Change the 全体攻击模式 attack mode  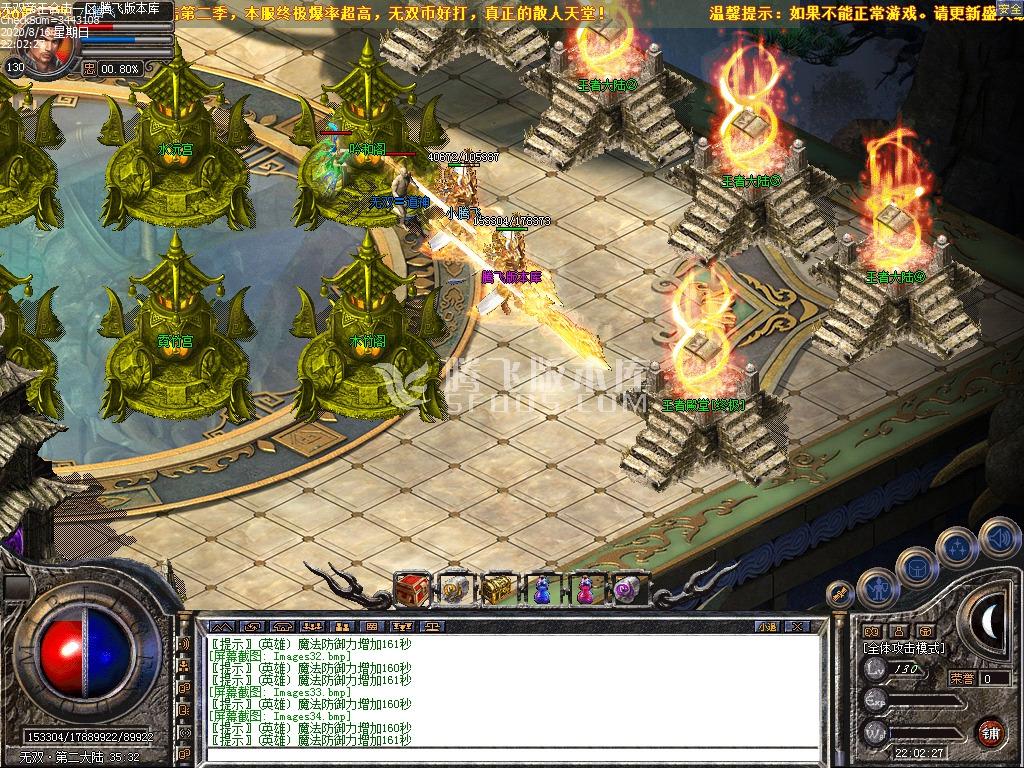[x=903, y=648]
